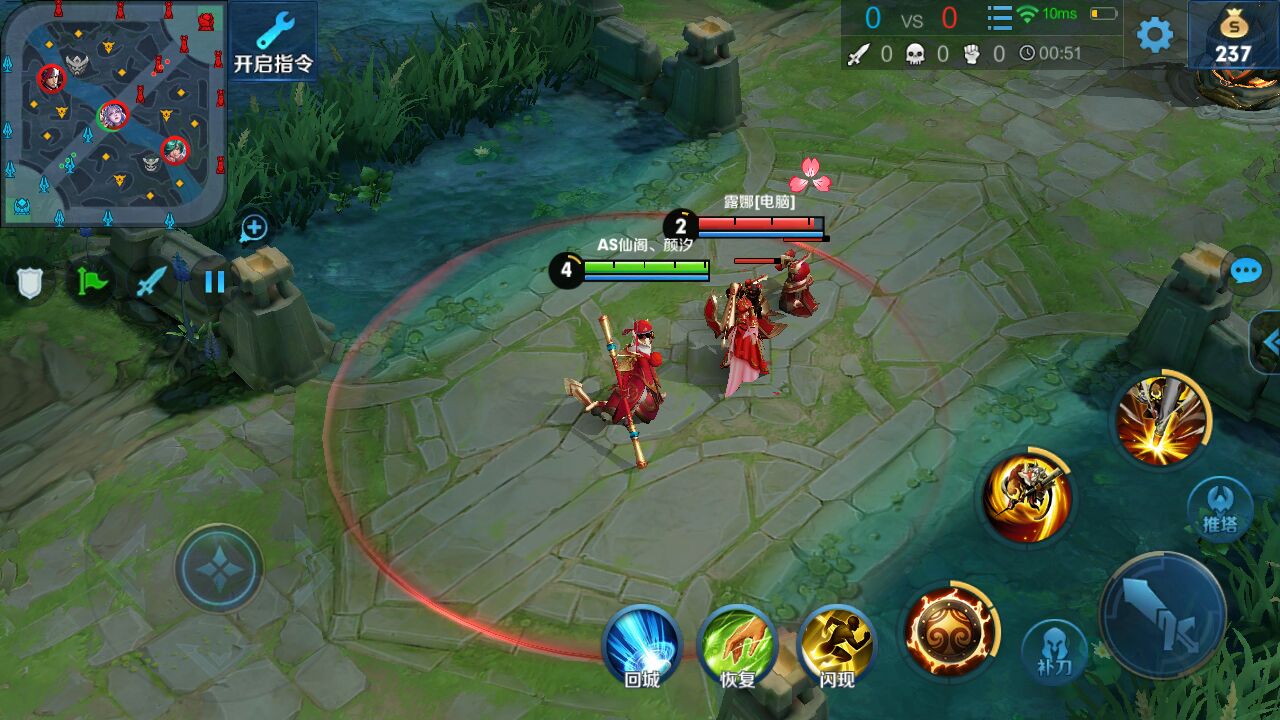This screenshot has width=1280, height=720.
Task: Toggle the pause icon button
Action: [214, 281]
